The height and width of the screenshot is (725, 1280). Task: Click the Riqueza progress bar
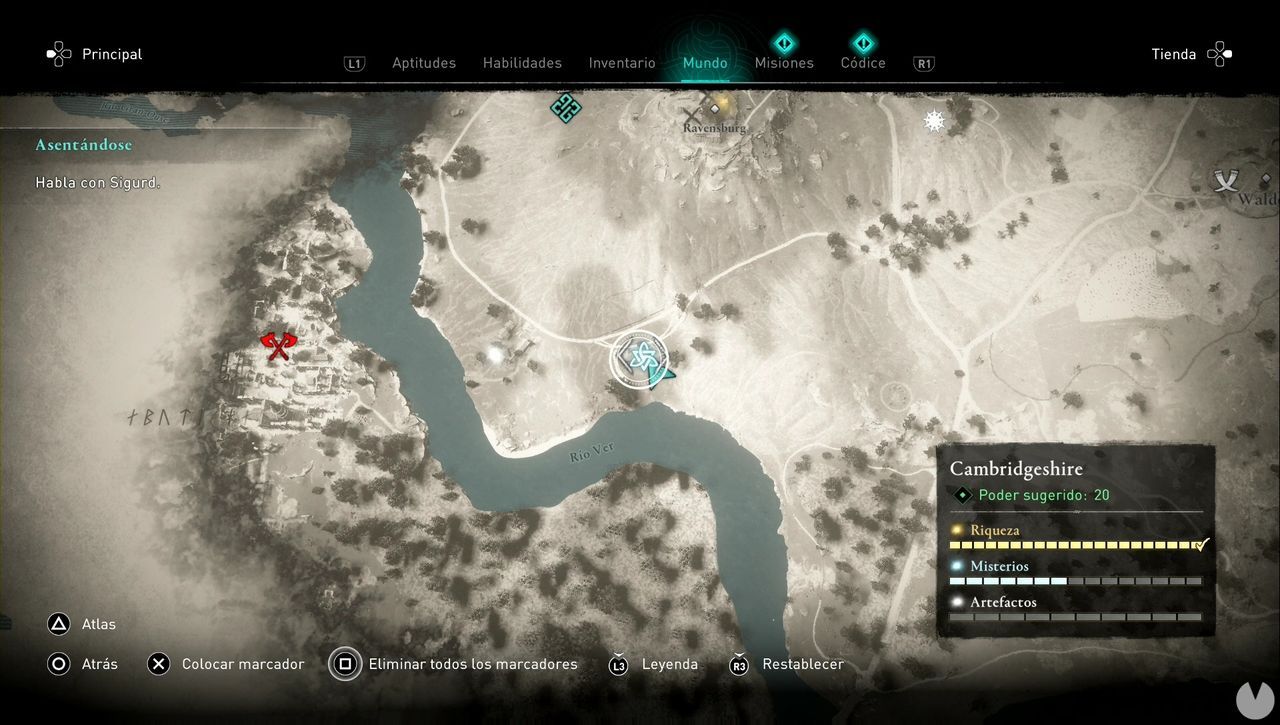pyautogui.click(x=1075, y=544)
